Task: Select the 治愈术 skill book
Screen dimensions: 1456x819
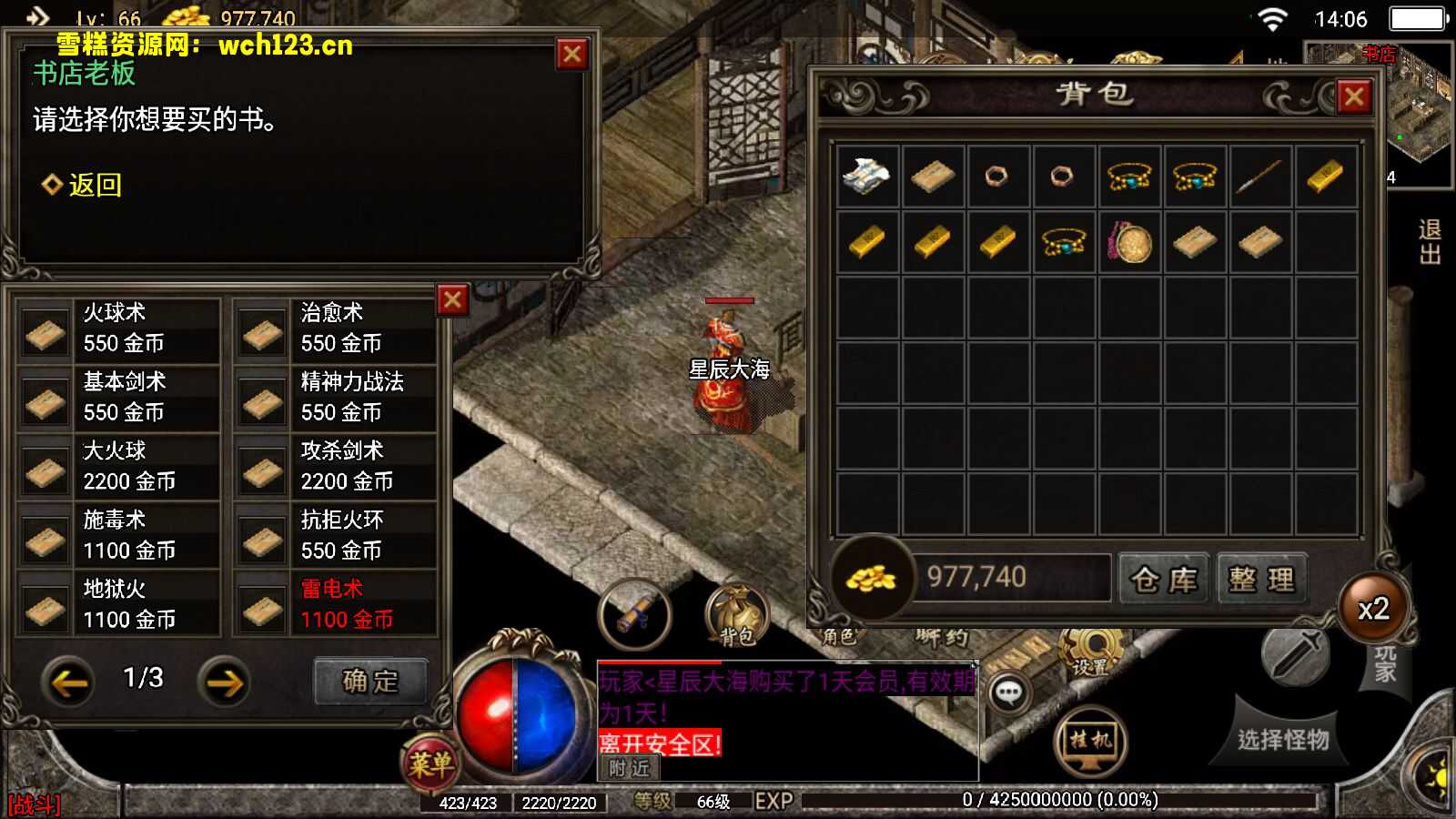Action: click(337, 329)
